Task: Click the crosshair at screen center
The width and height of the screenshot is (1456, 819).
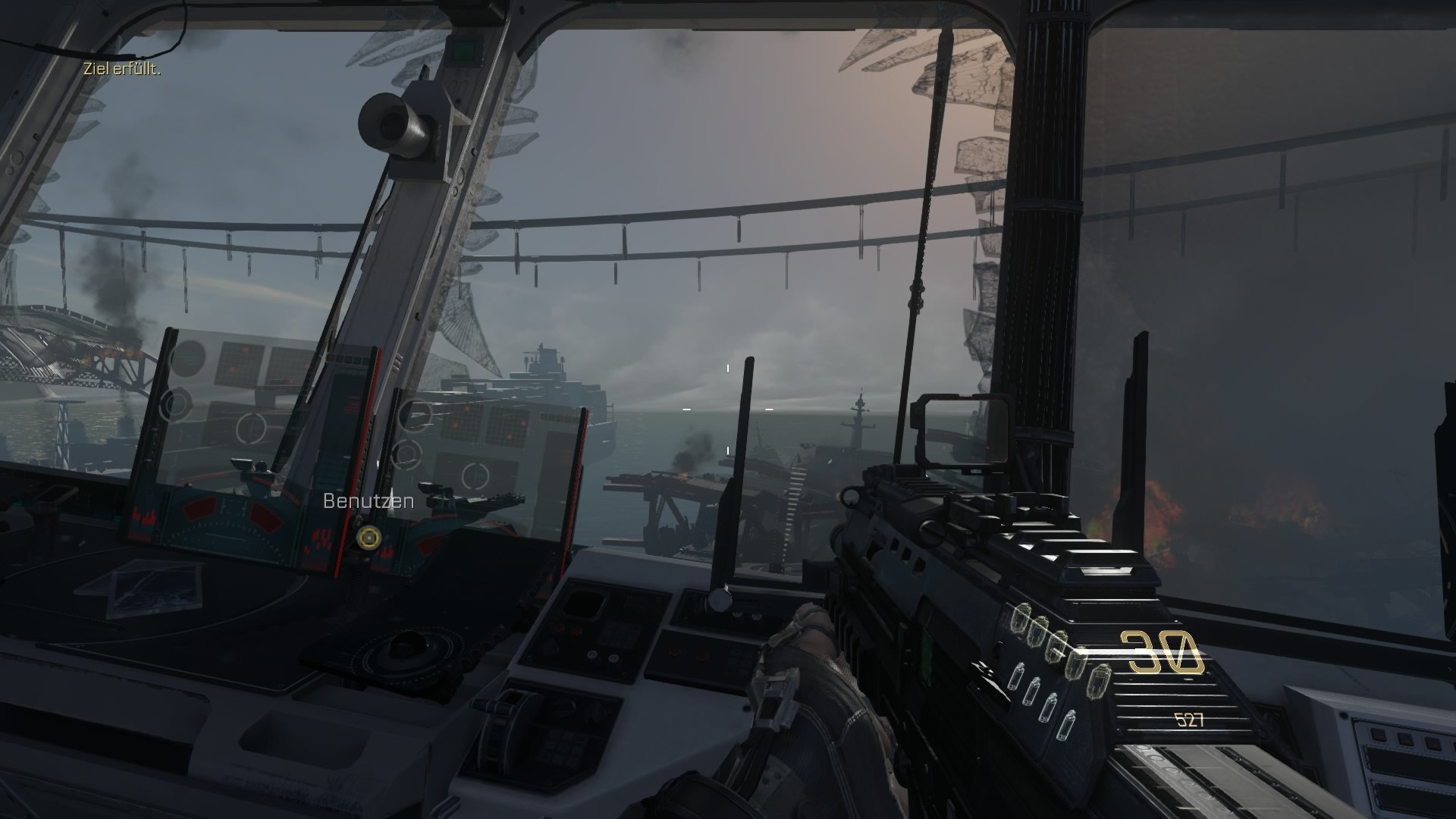Action: coord(727,408)
